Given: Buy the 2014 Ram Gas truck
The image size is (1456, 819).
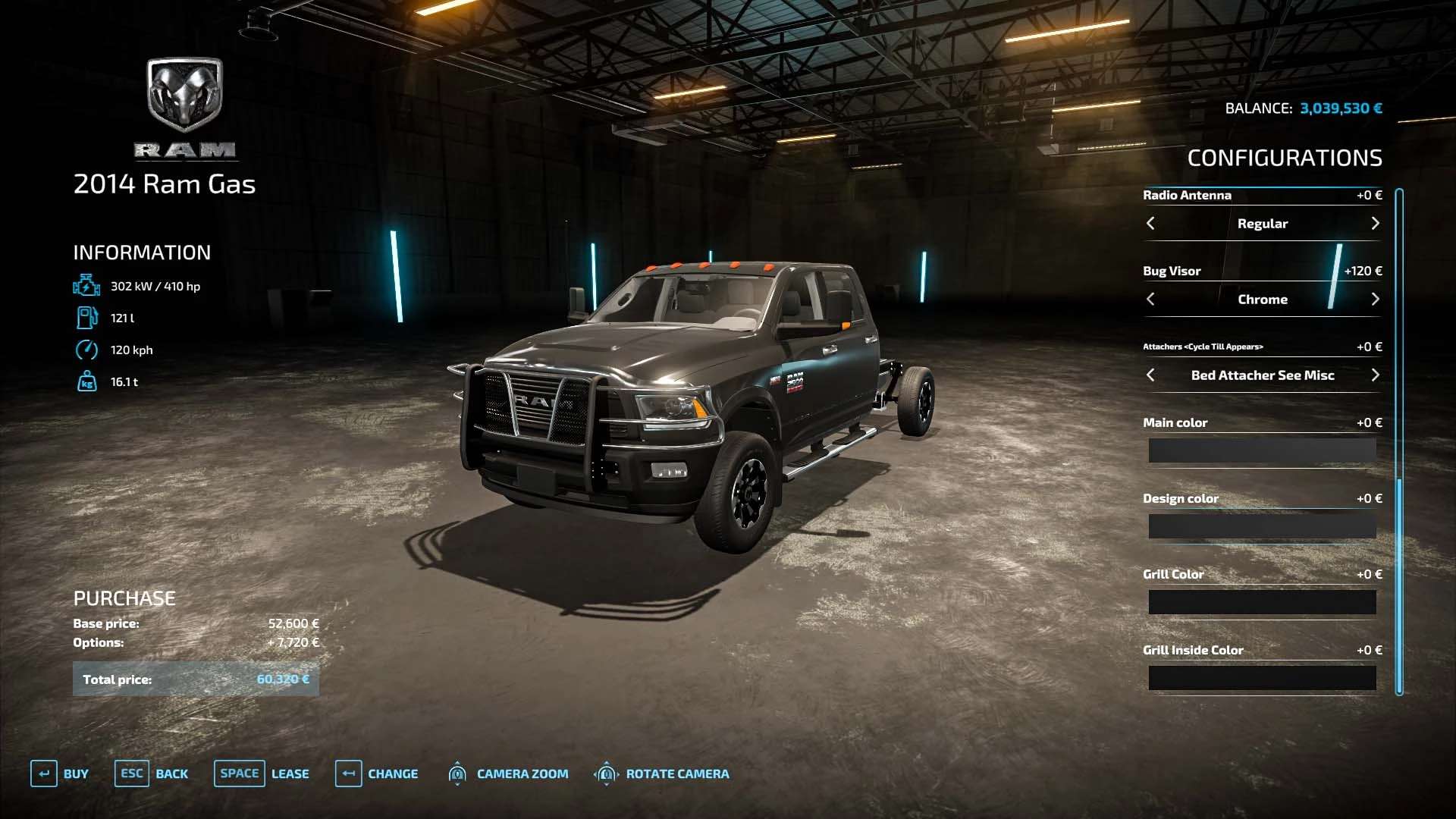Looking at the screenshot, I should click(x=60, y=773).
